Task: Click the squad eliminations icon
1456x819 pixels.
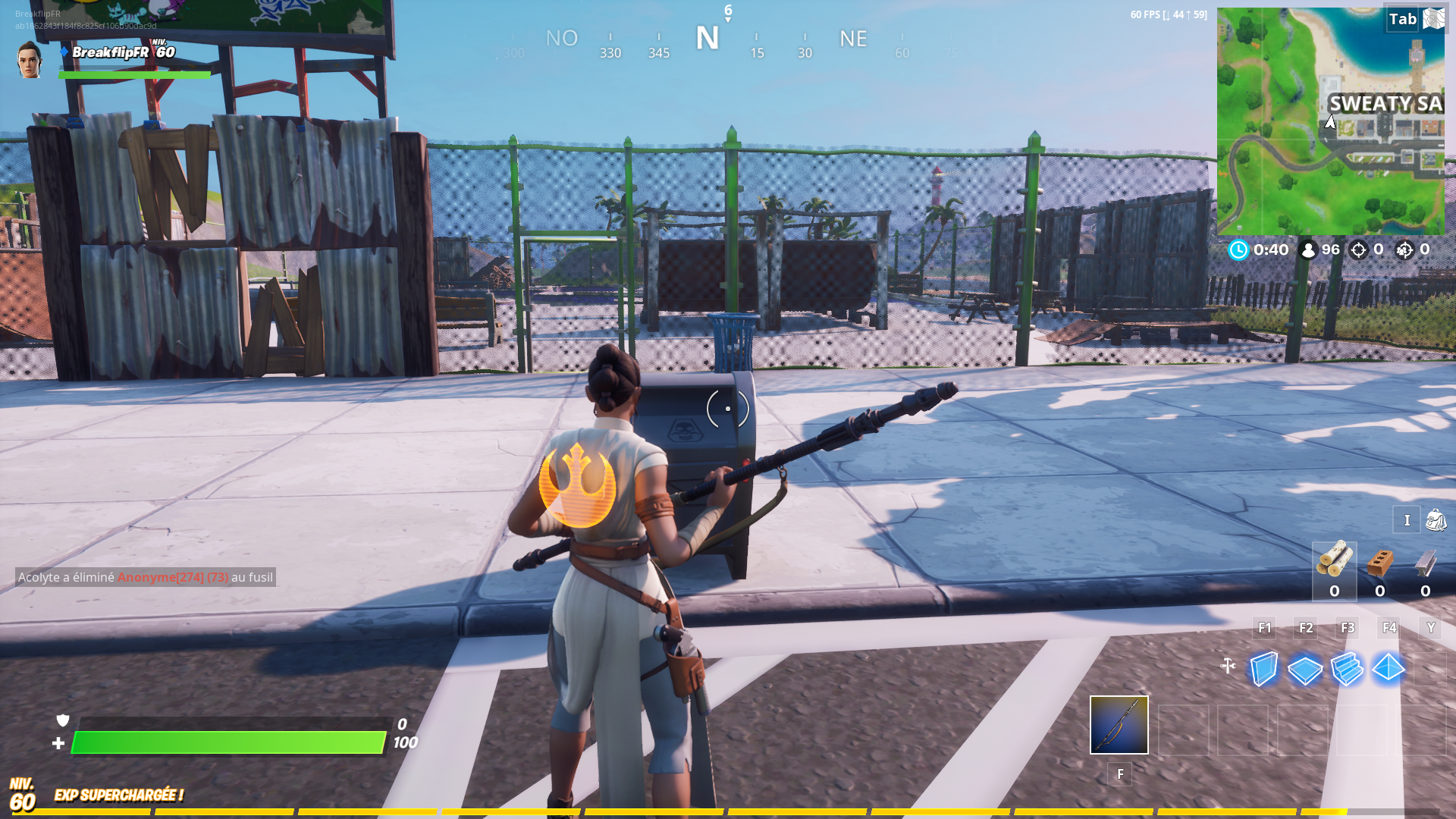Action: point(1405,249)
